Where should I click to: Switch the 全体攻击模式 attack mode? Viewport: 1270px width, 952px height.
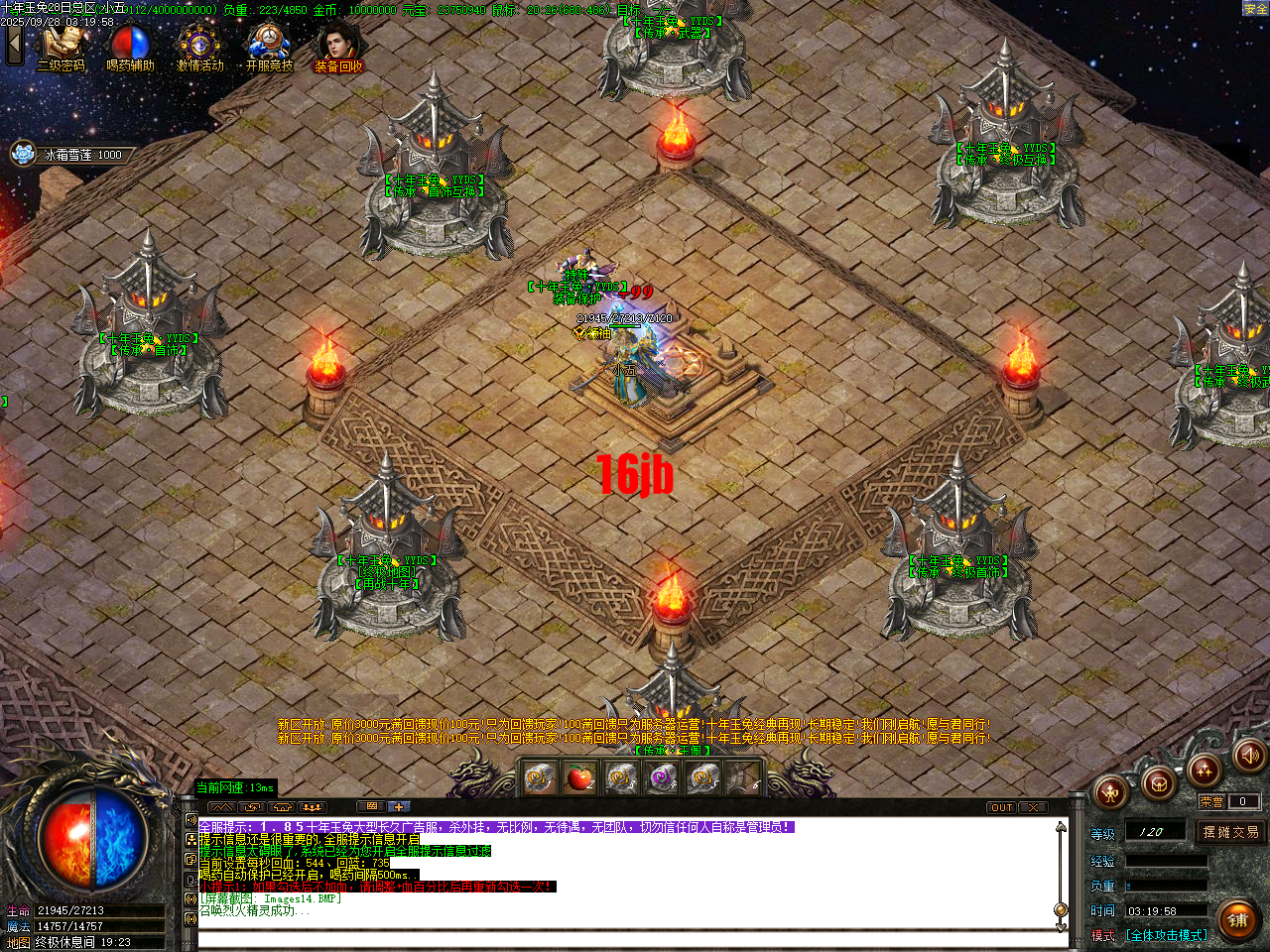1167,934
